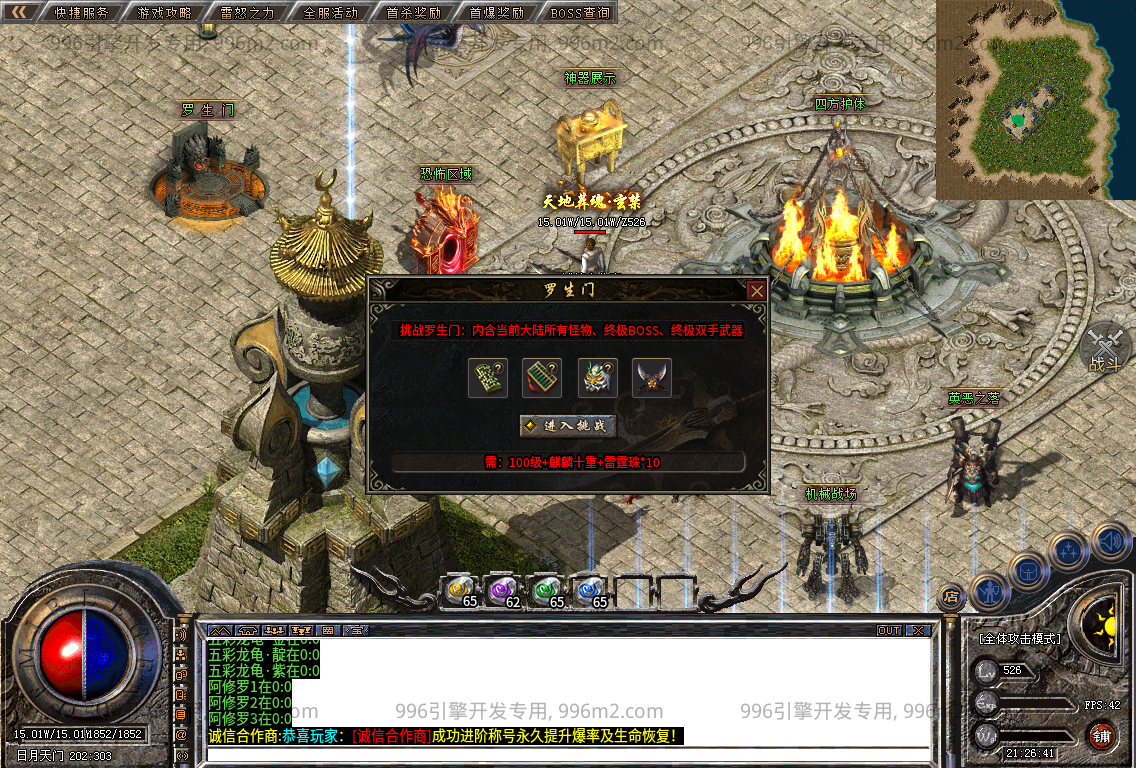Use the yellow potion hotbar slot

[461, 590]
